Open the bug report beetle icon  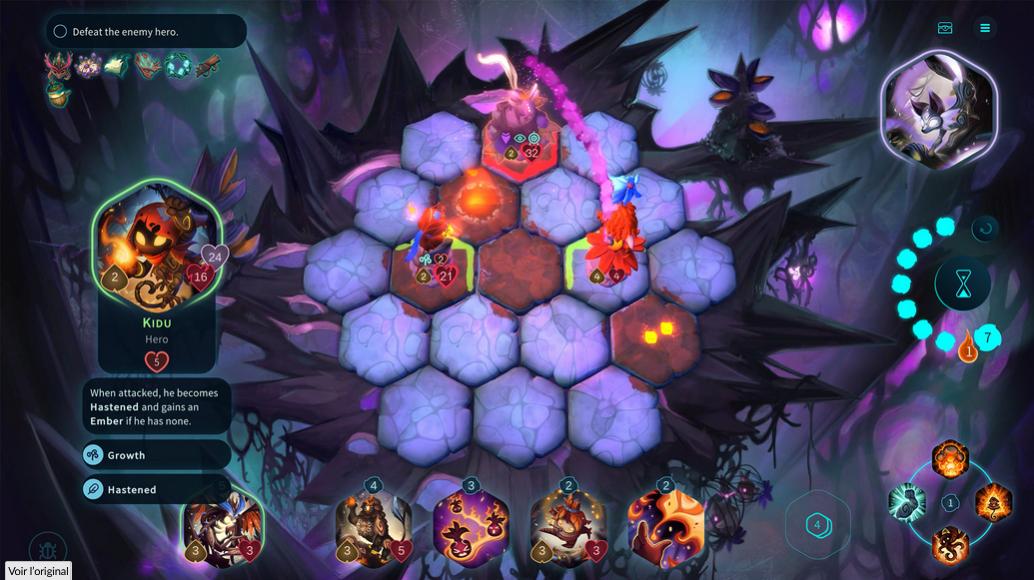(x=47, y=548)
